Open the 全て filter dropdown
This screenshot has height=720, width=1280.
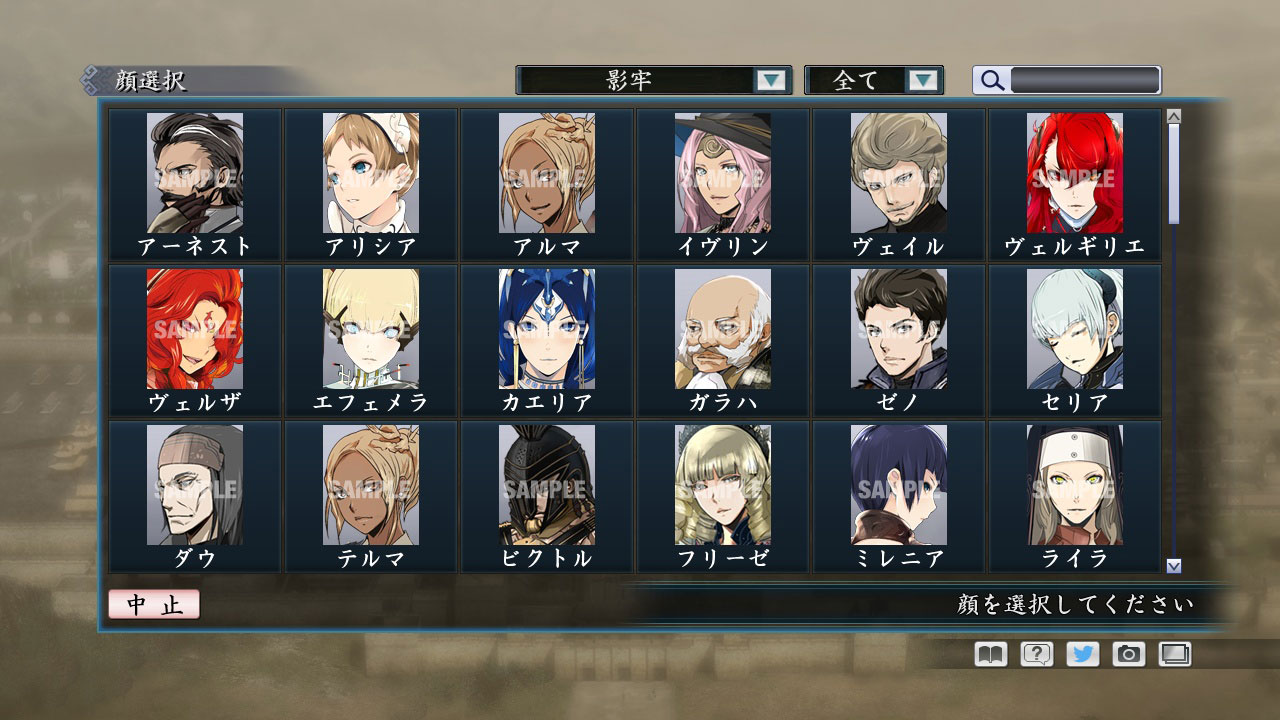862,80
